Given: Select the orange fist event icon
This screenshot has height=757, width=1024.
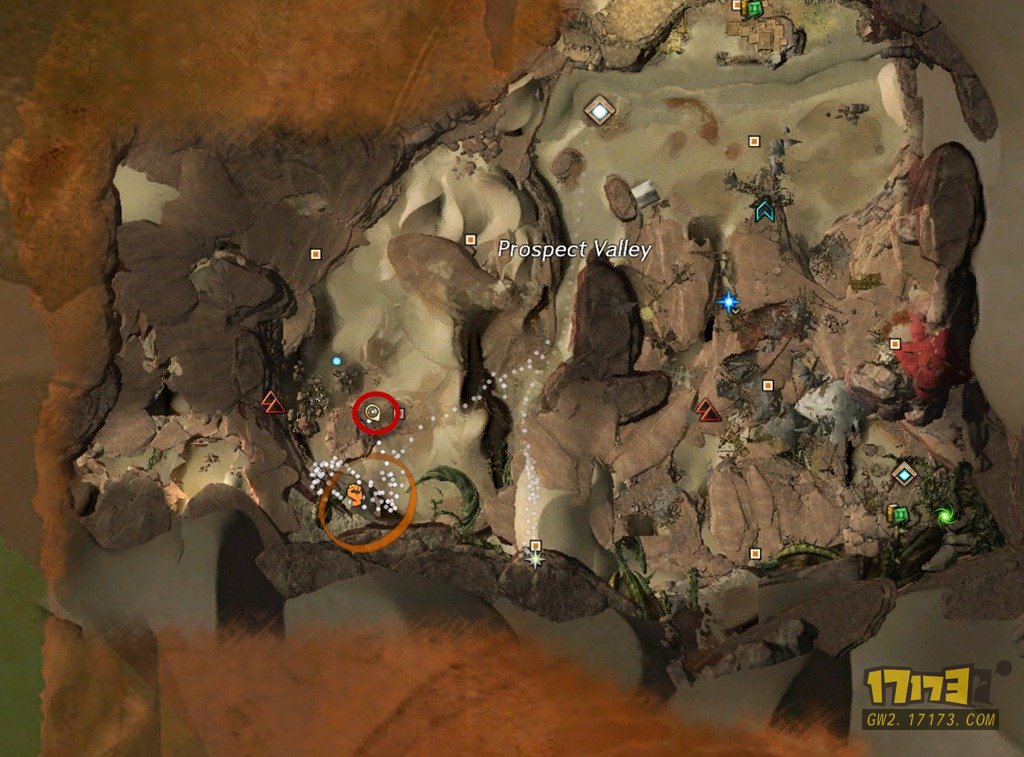Looking at the screenshot, I should click(356, 492).
